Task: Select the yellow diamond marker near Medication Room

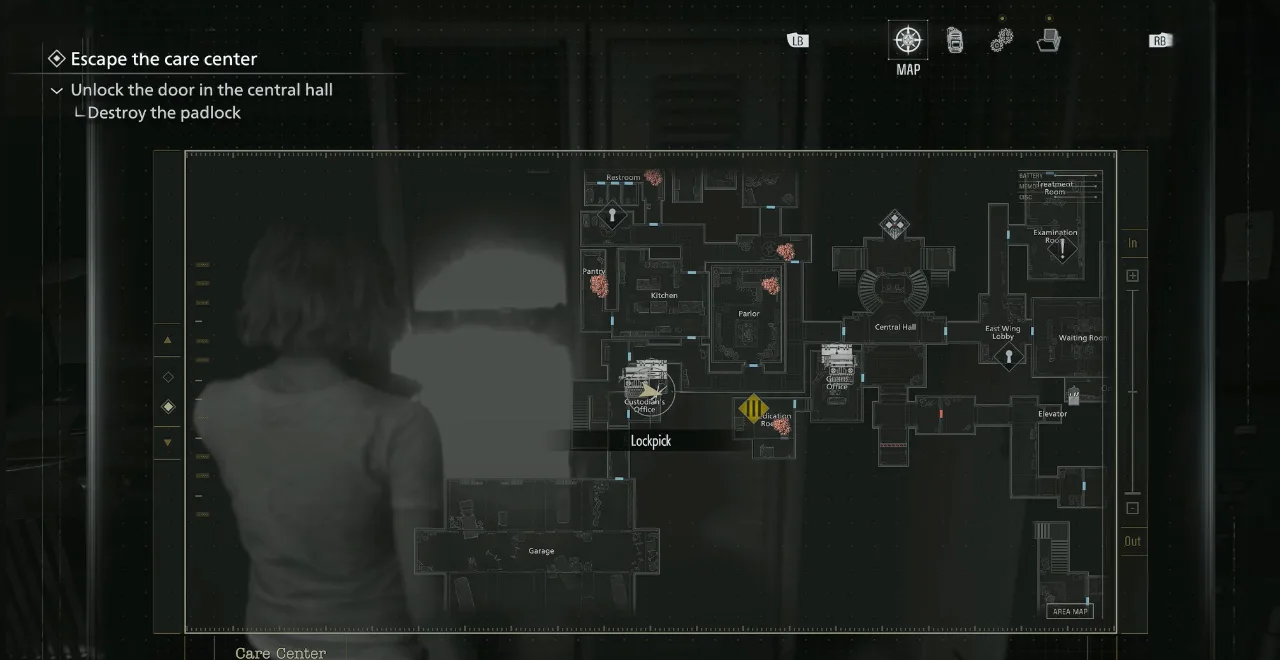Action: pyautogui.click(x=753, y=408)
